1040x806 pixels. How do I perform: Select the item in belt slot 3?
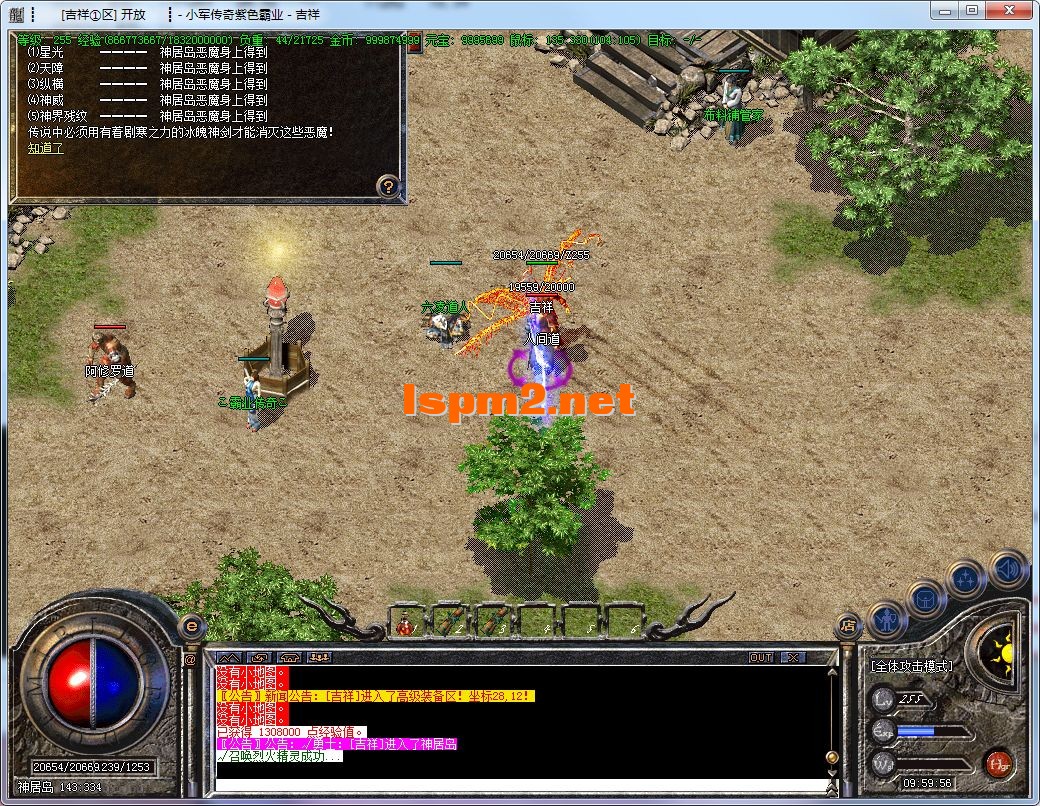pos(493,623)
